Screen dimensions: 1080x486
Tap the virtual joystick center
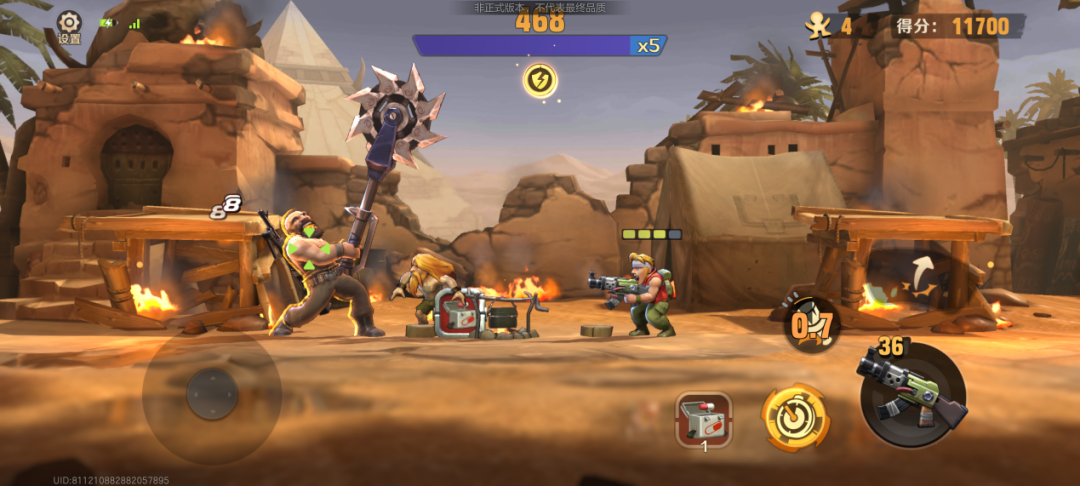[x=211, y=393]
